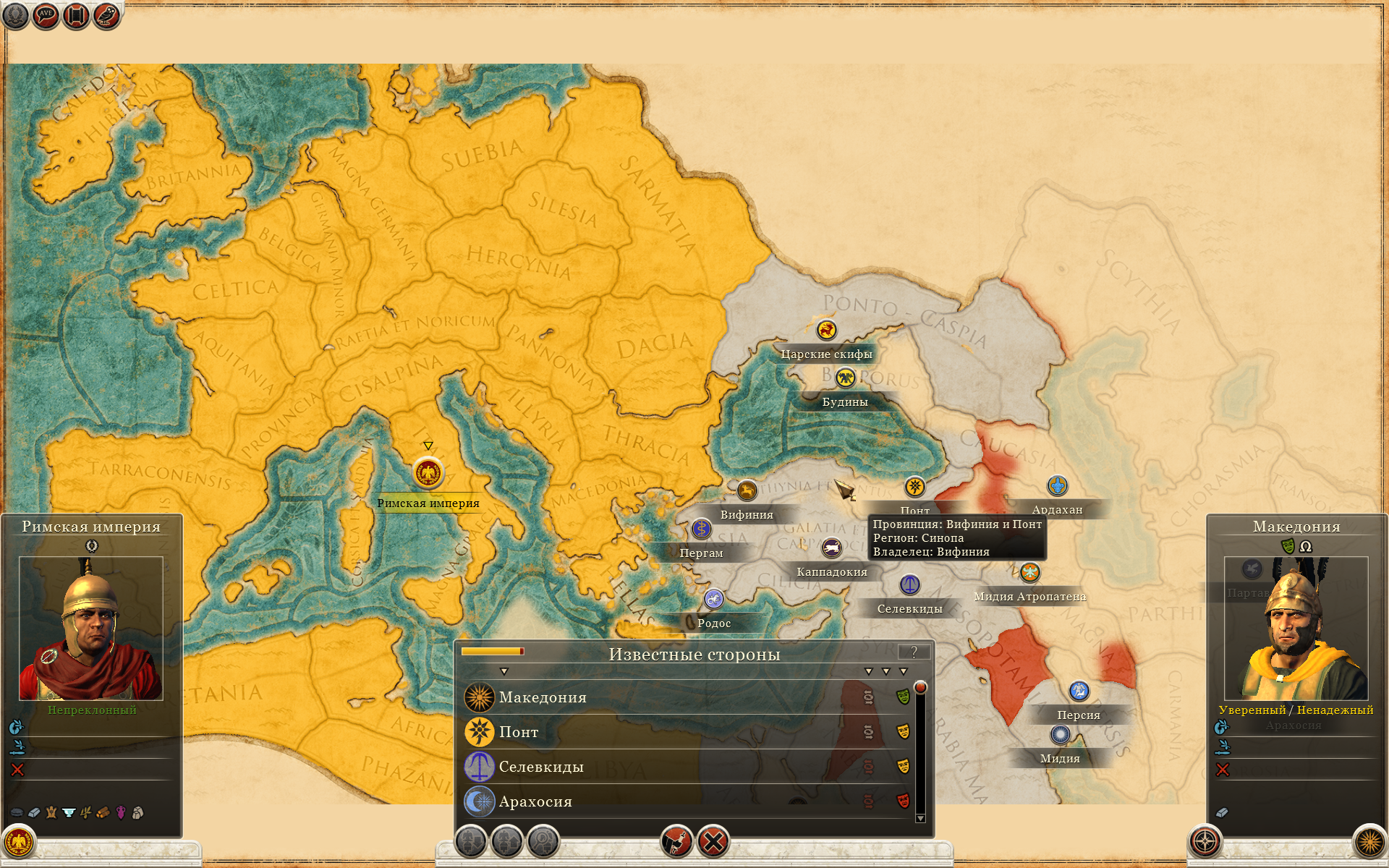Open the AVE speech bubble advisor button
Screen dimensions: 1389x868
coord(46,15)
